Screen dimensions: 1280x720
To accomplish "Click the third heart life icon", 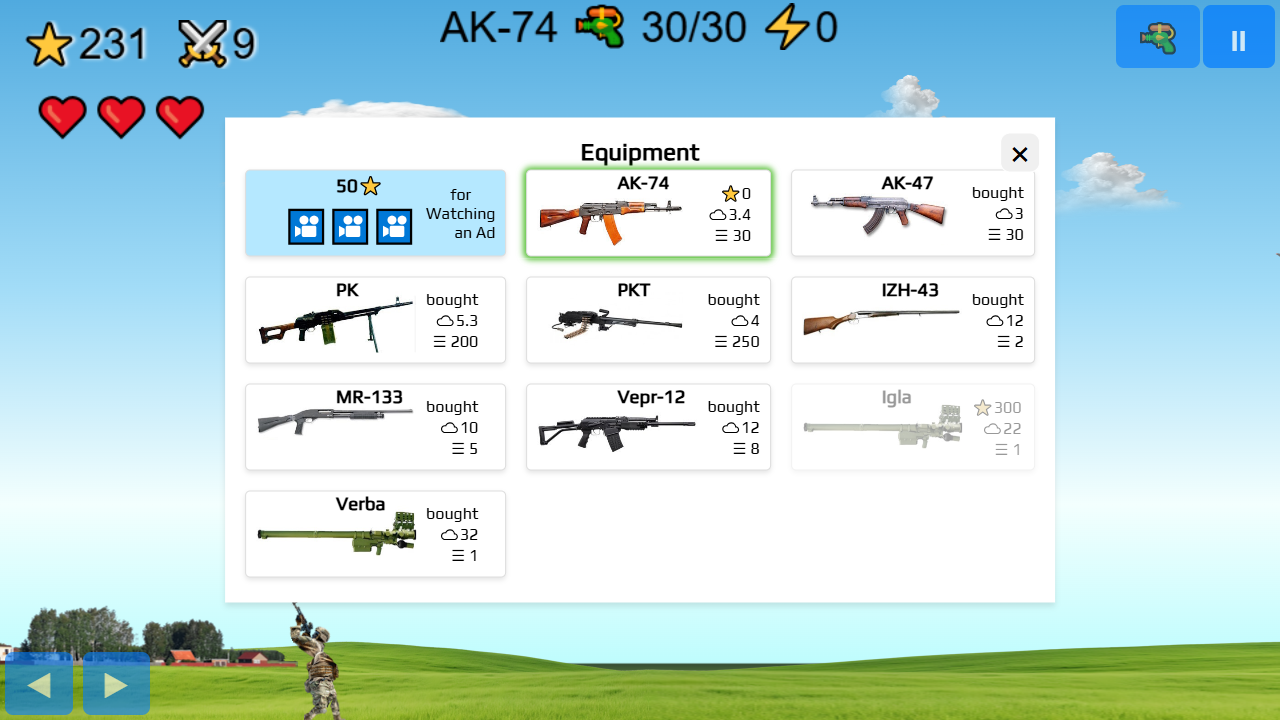I will 179,116.
